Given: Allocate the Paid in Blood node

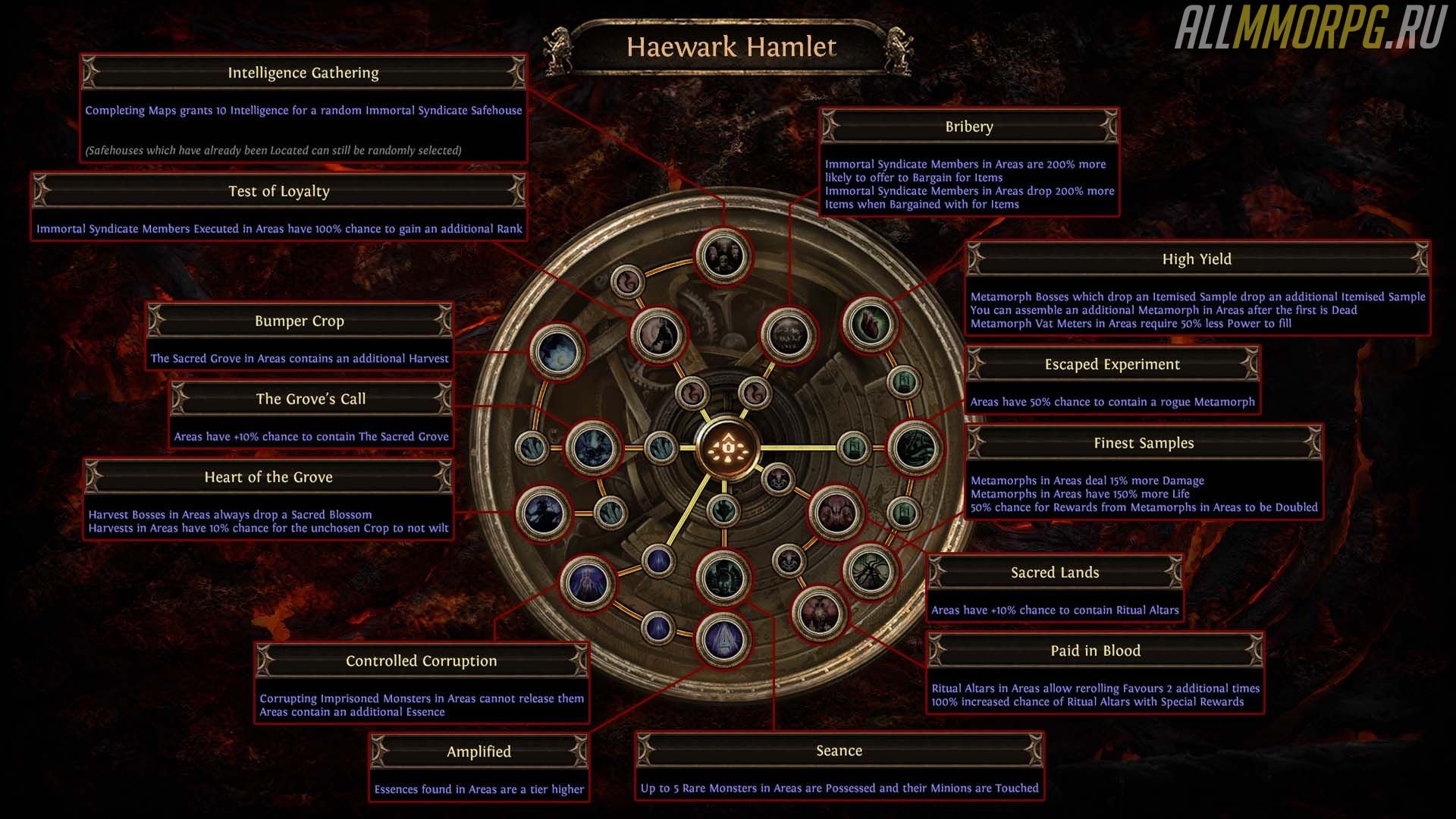Looking at the screenshot, I should point(819,613).
